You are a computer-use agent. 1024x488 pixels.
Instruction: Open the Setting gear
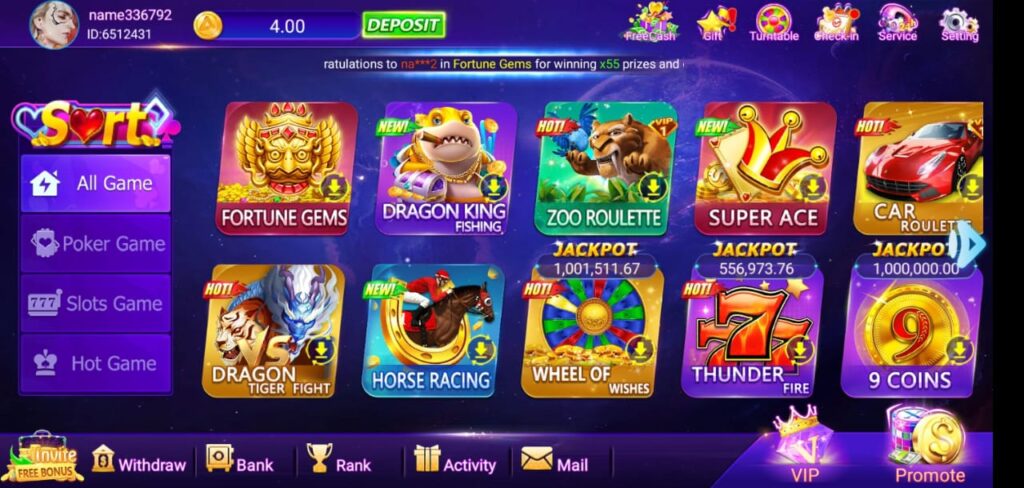pos(959,22)
